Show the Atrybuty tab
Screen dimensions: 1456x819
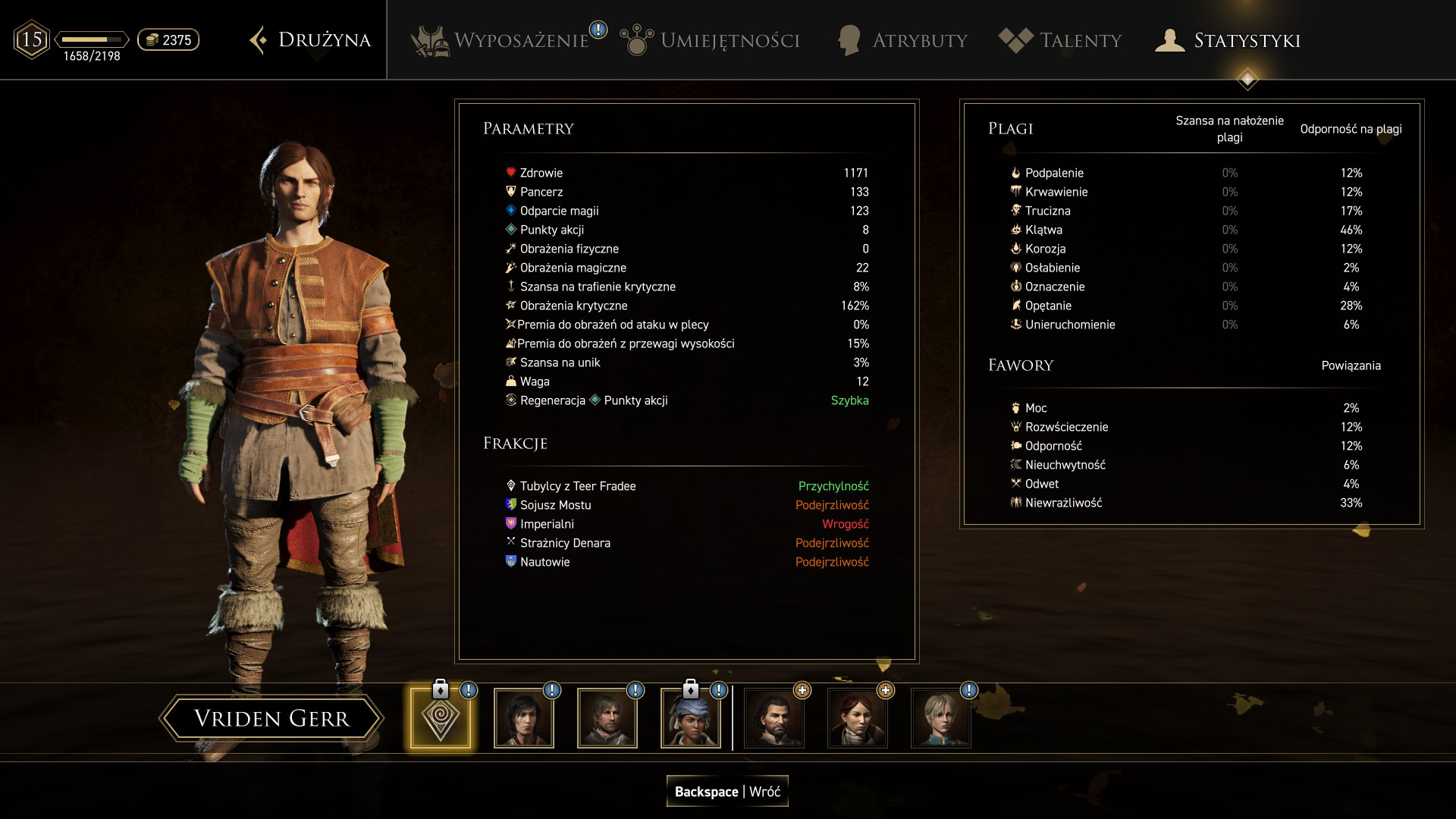(x=902, y=40)
